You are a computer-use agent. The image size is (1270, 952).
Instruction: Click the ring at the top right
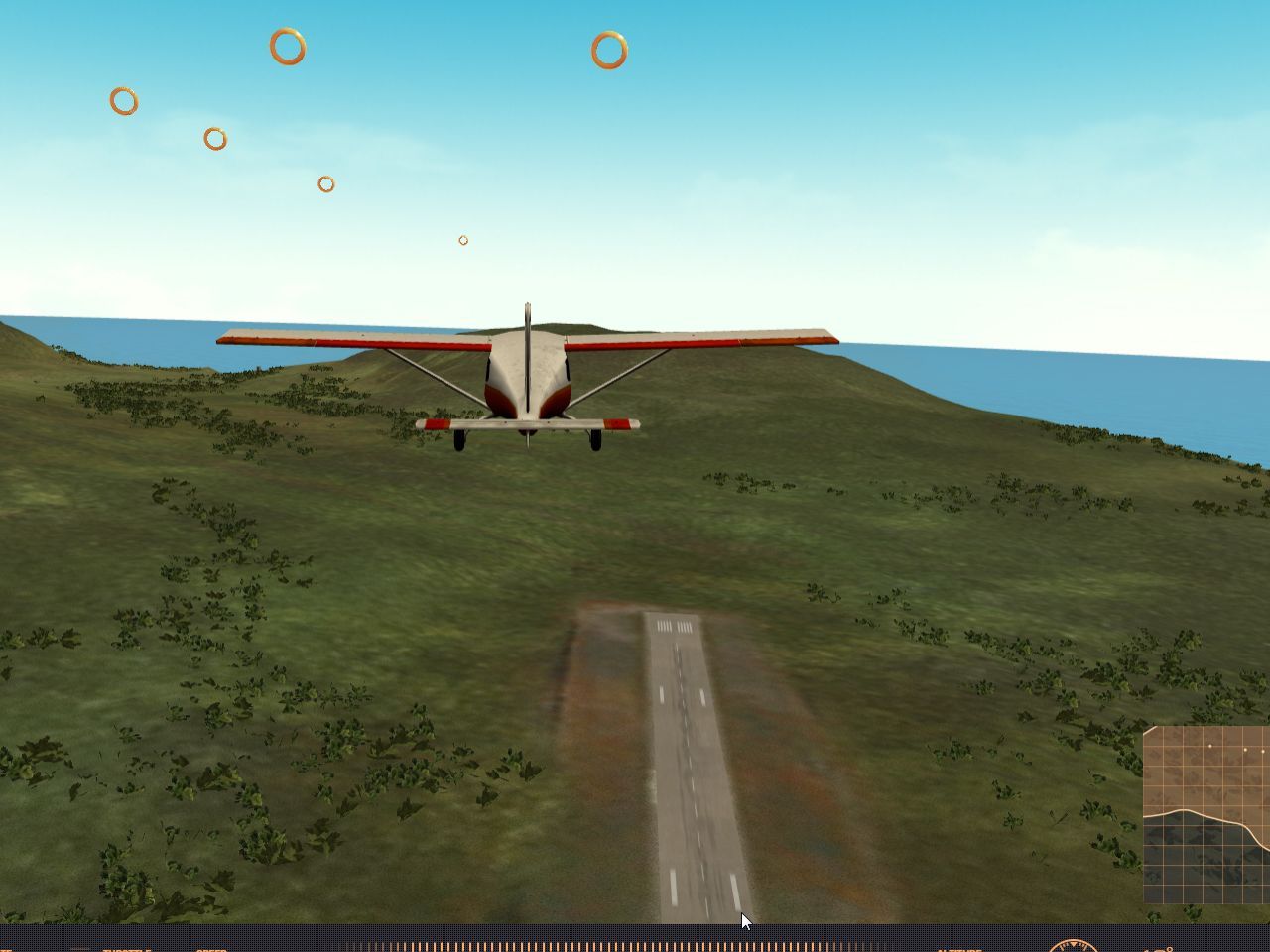pyautogui.click(x=606, y=49)
